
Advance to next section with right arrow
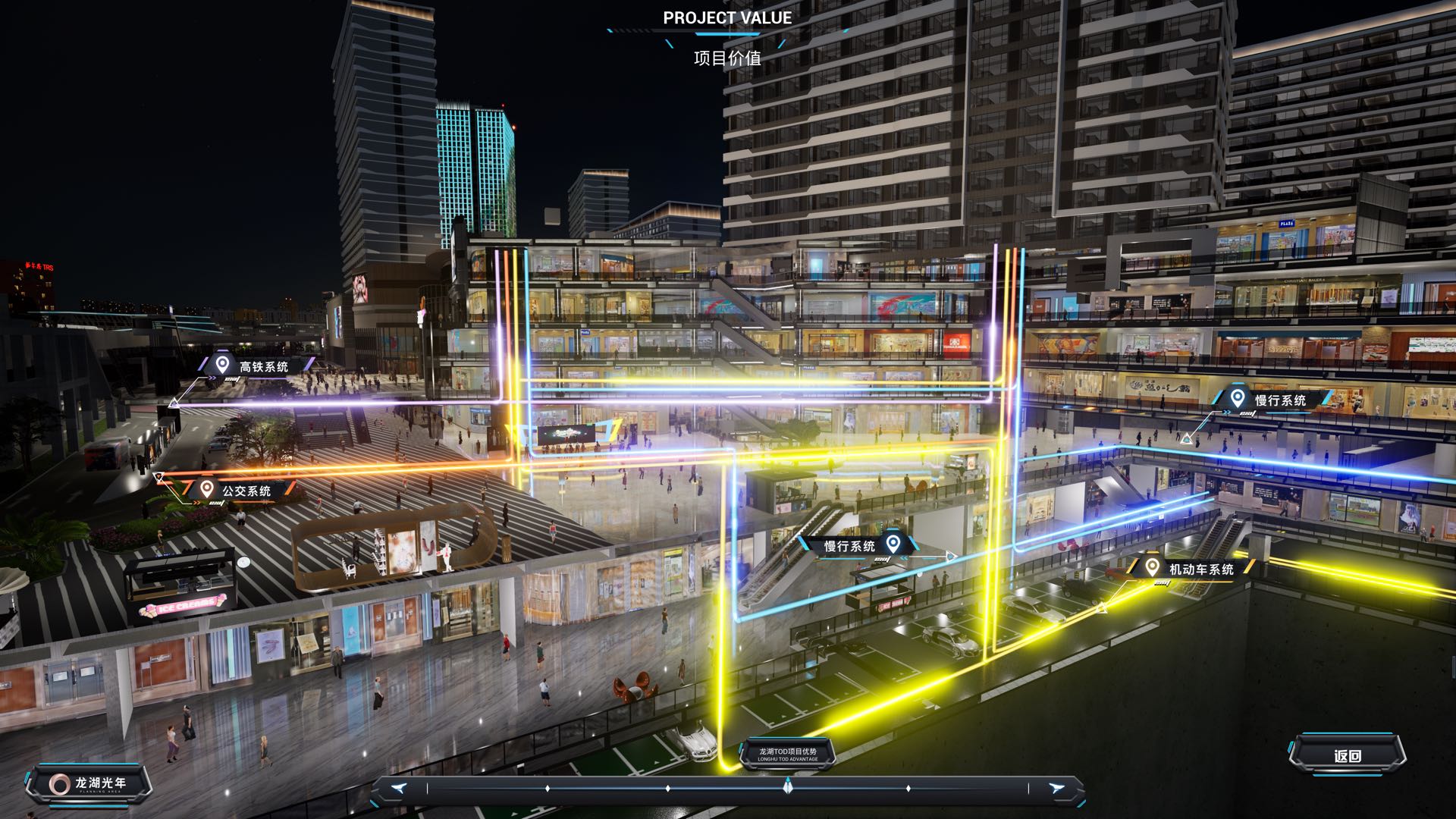(x=1056, y=789)
